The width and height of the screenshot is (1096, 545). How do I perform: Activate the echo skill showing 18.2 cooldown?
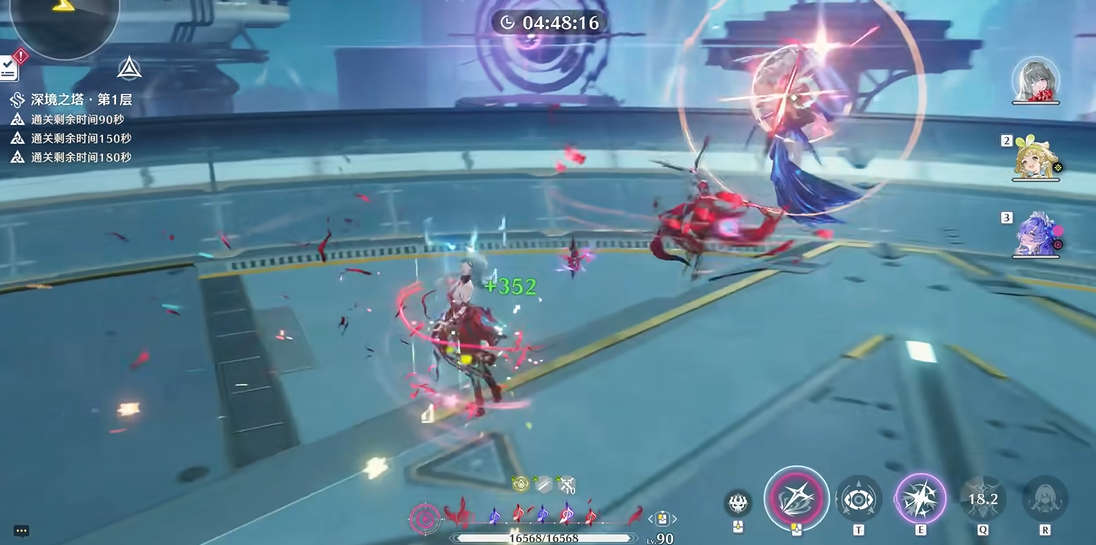point(983,499)
